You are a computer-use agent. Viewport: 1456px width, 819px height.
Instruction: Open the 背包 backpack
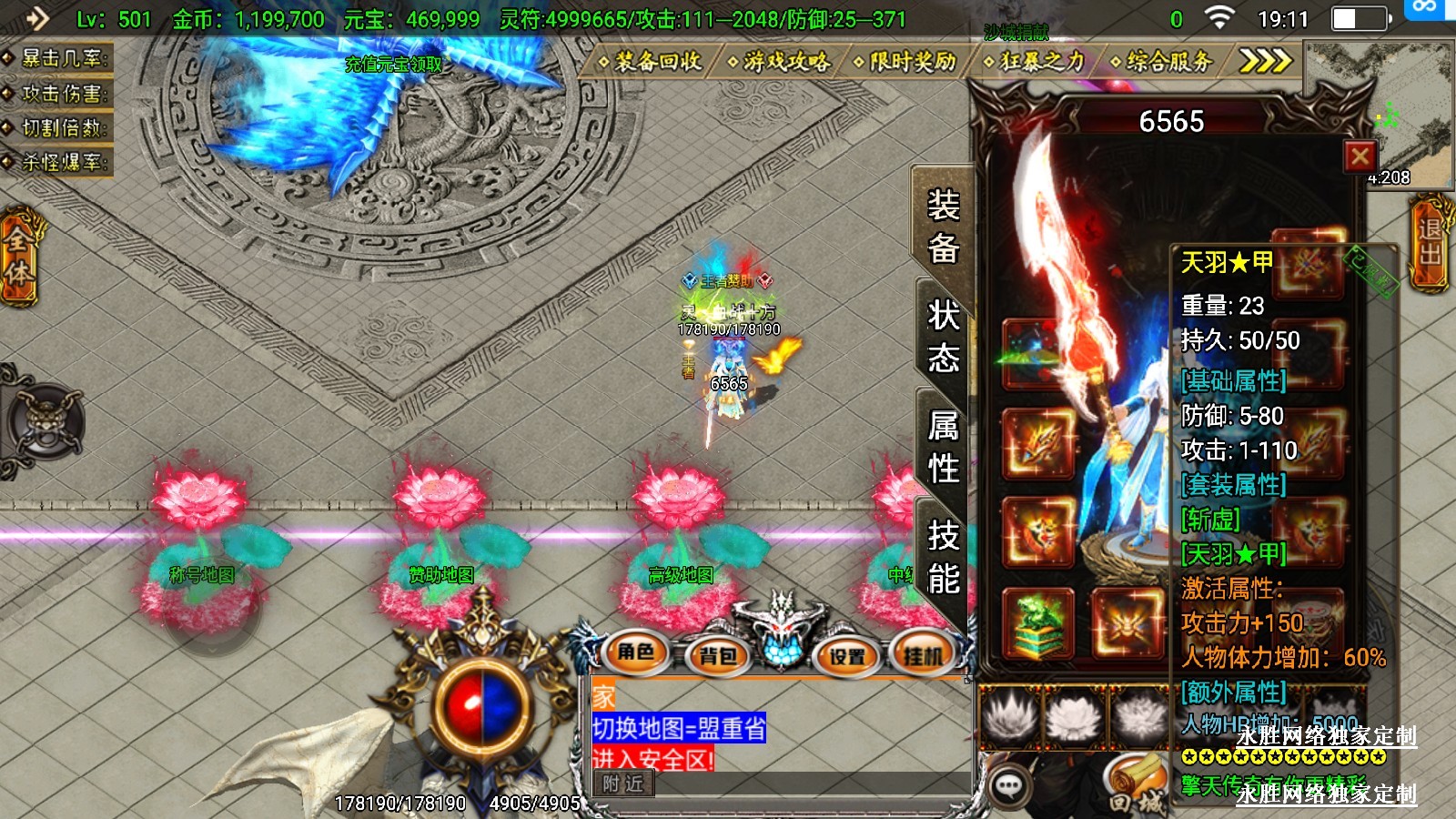pos(718,655)
